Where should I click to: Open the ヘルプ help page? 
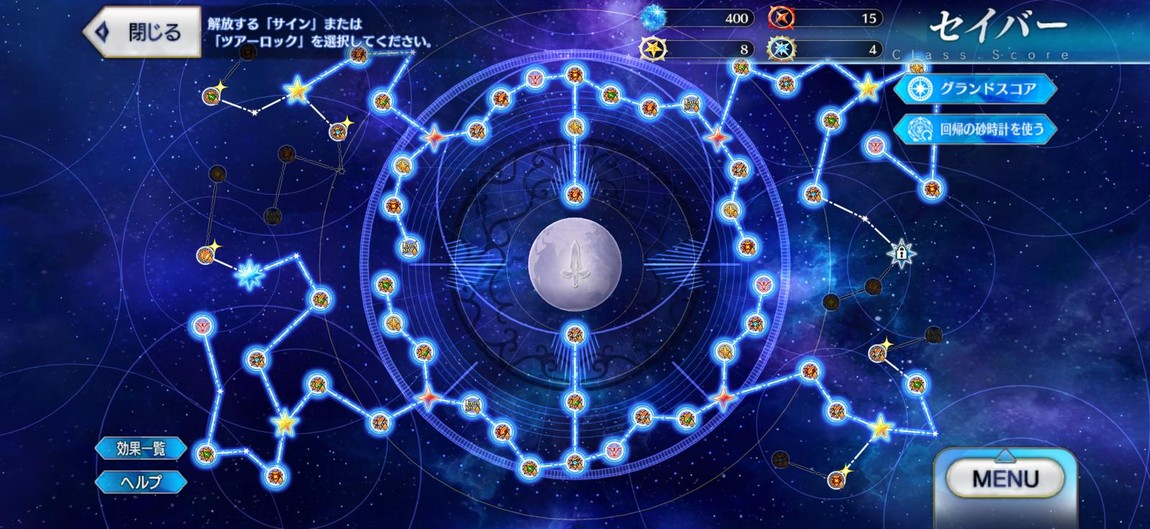pyautogui.click(x=140, y=481)
